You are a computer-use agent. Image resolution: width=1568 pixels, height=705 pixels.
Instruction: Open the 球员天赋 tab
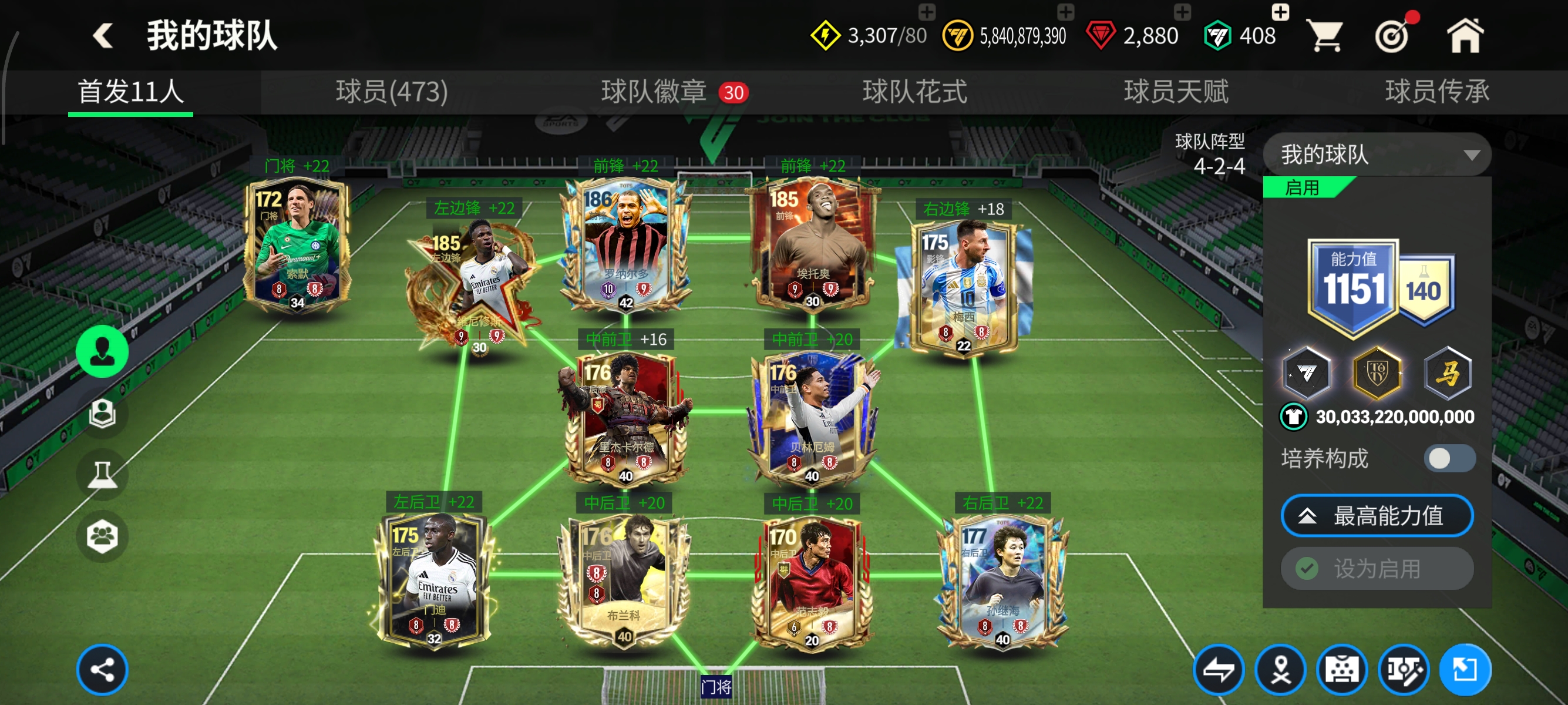point(1175,92)
